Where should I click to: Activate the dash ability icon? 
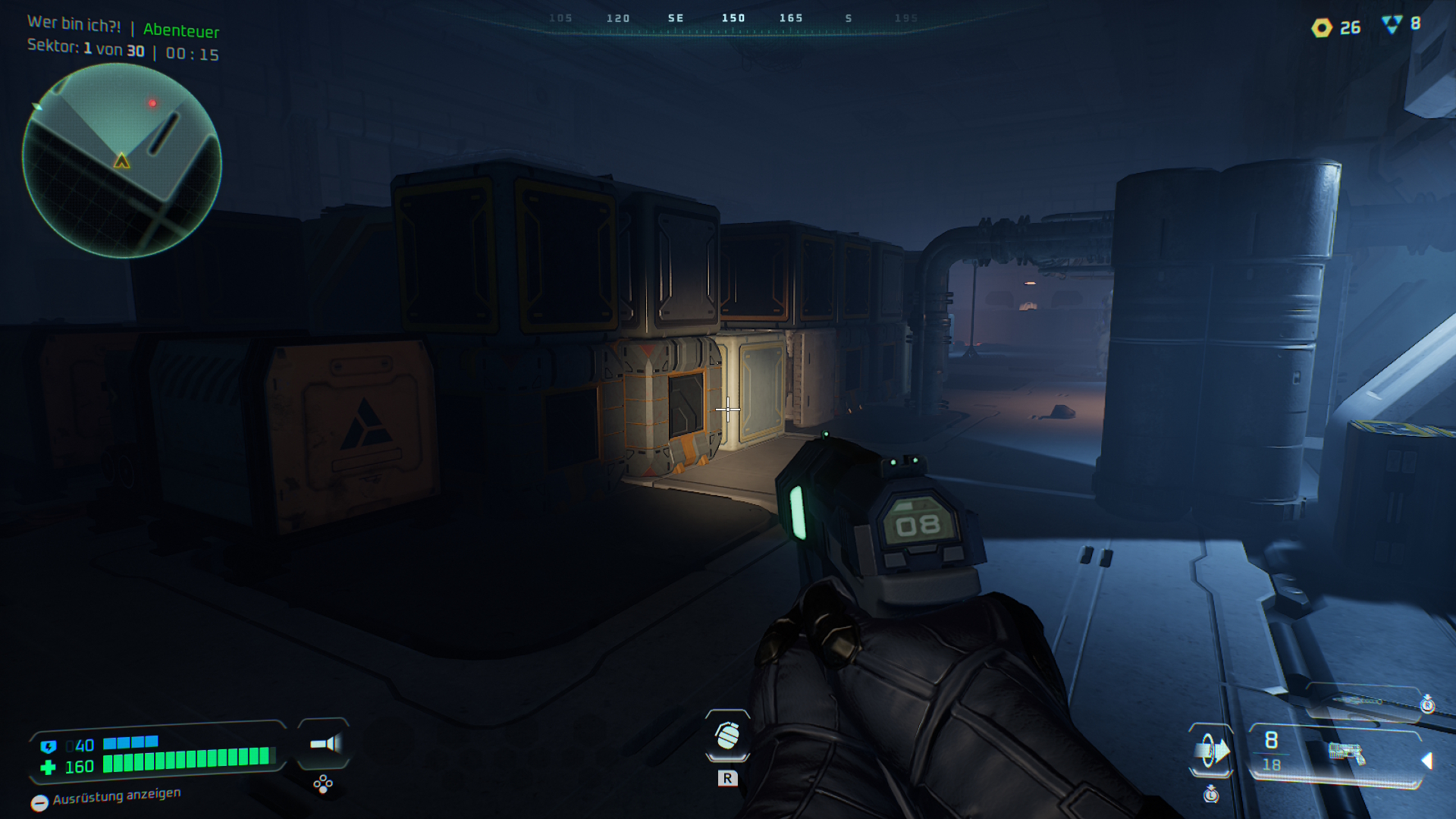(1211, 751)
